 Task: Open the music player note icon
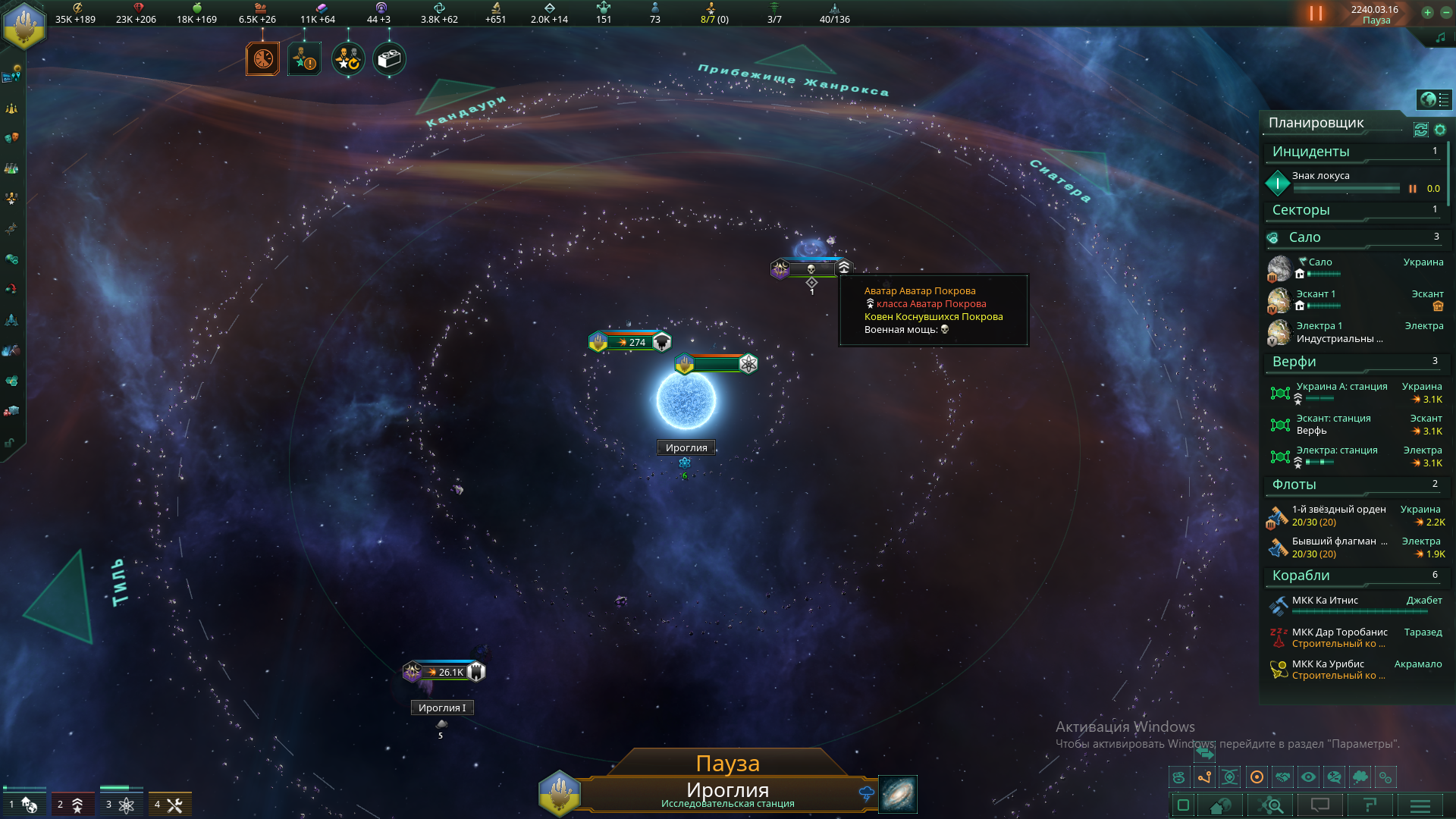point(1440,37)
